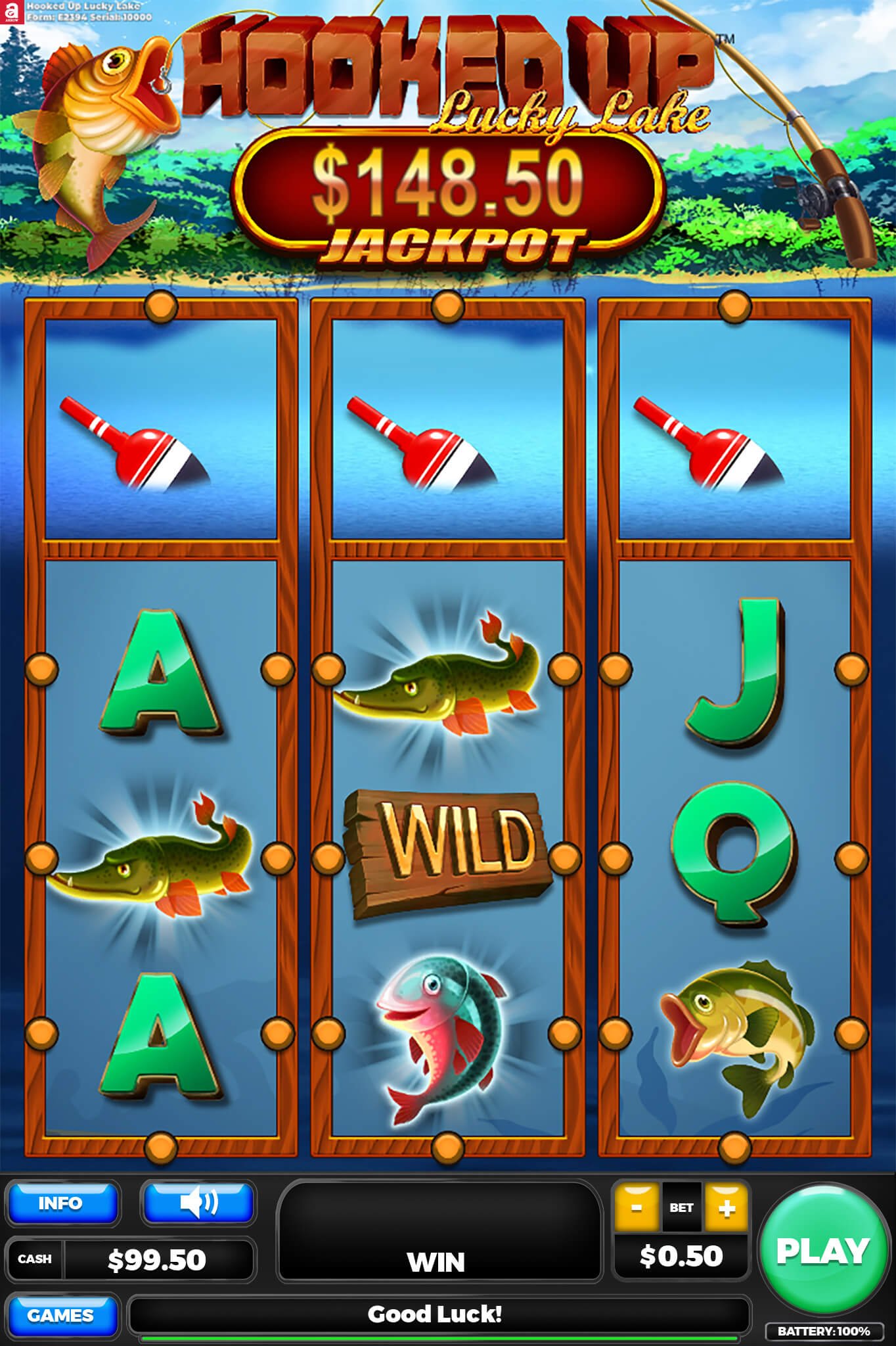896x1346 pixels.
Task: Tap the Arrow logo in the top-left corner
Action: (x=12, y=12)
